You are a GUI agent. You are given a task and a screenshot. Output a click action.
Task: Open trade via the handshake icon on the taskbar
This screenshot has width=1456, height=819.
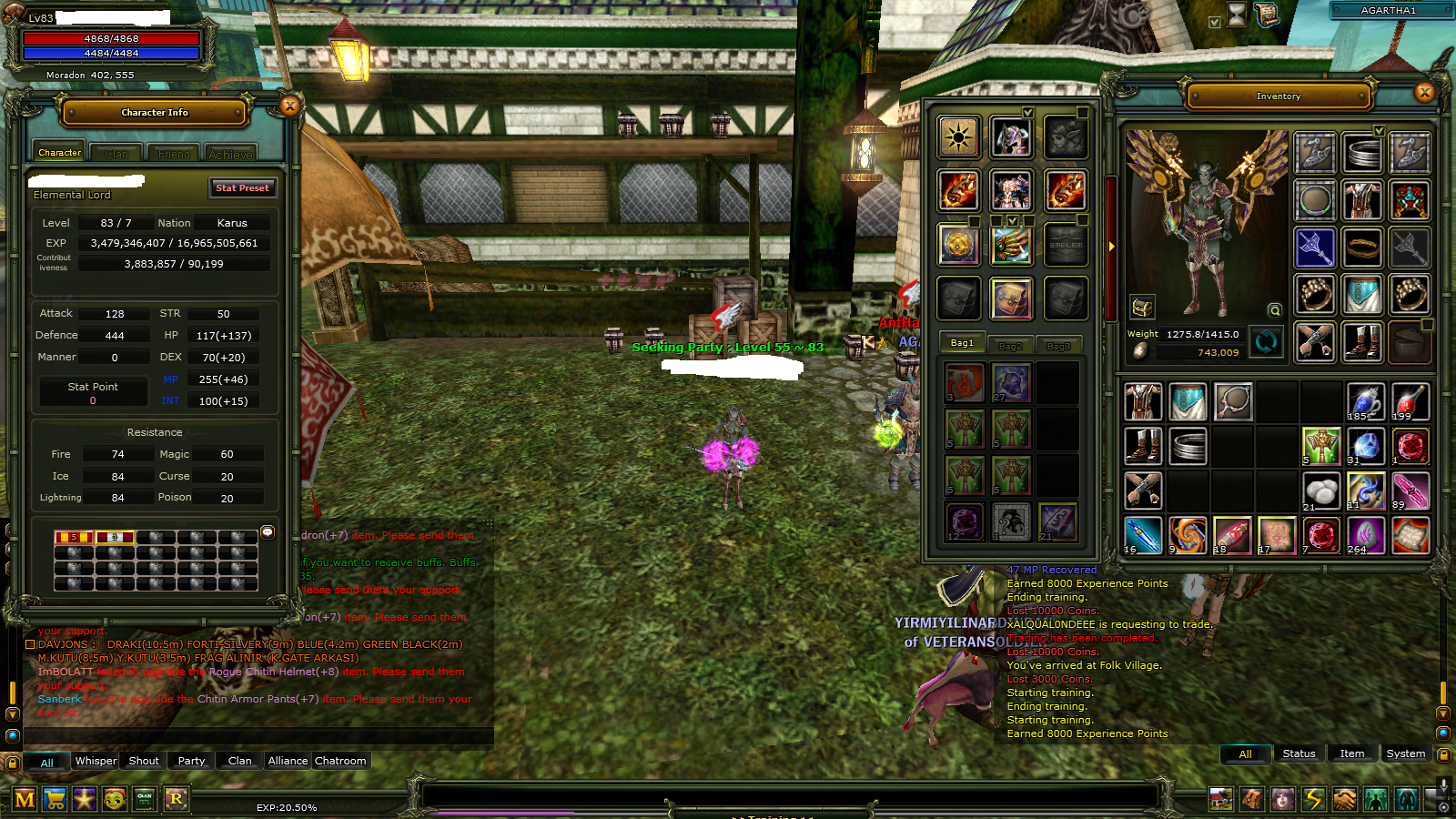[1344, 799]
